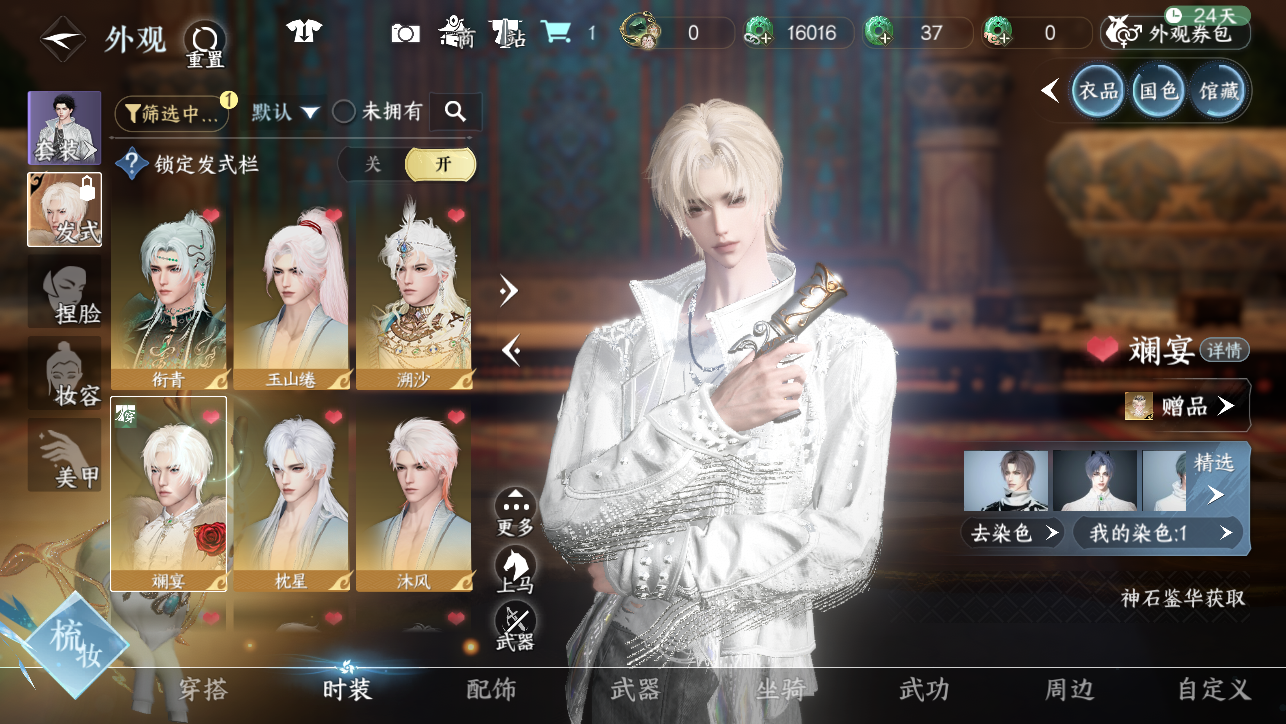Open the 外观券包 voucher pack

(1176, 33)
